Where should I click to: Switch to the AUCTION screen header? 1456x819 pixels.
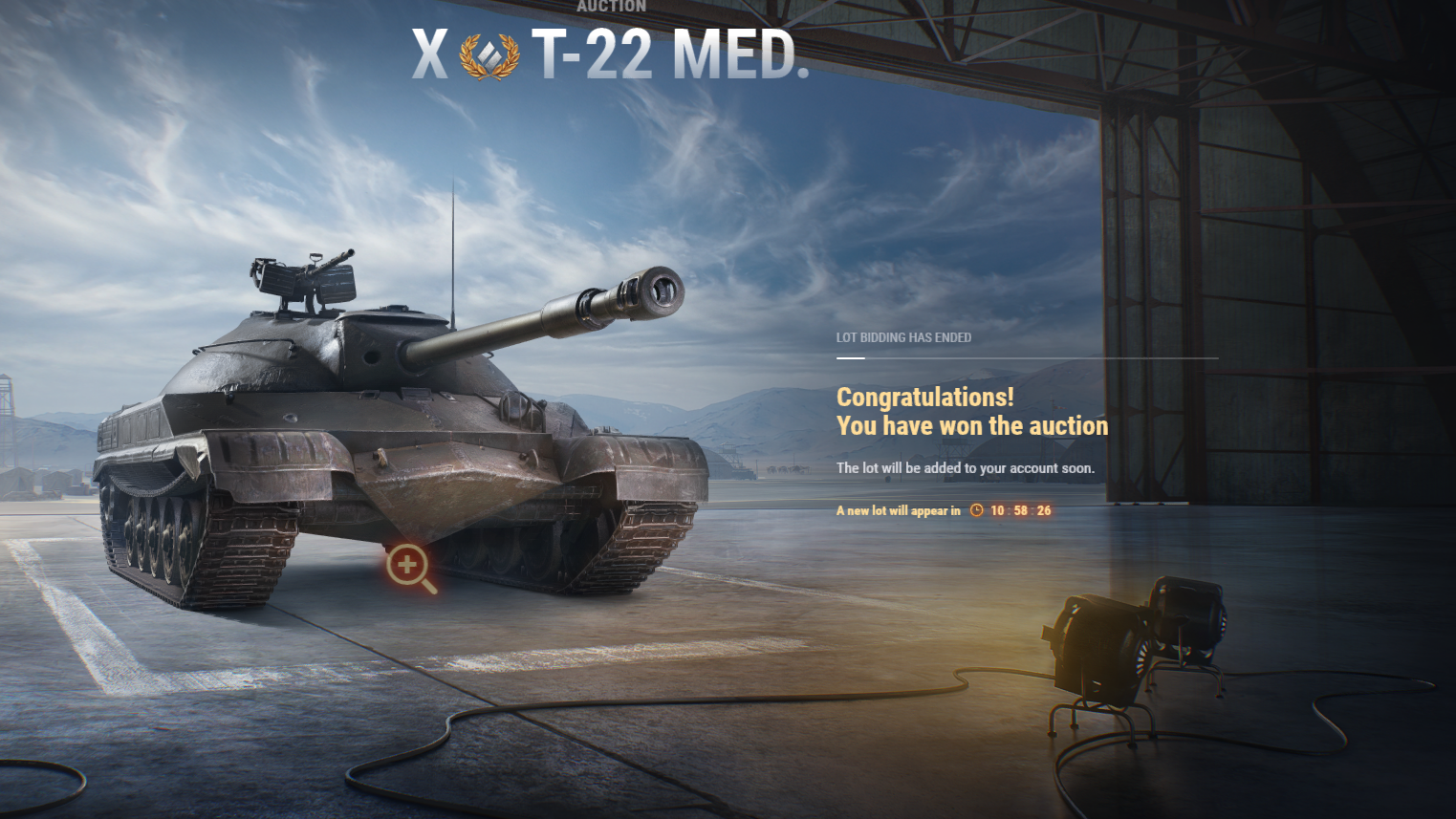coord(612,7)
